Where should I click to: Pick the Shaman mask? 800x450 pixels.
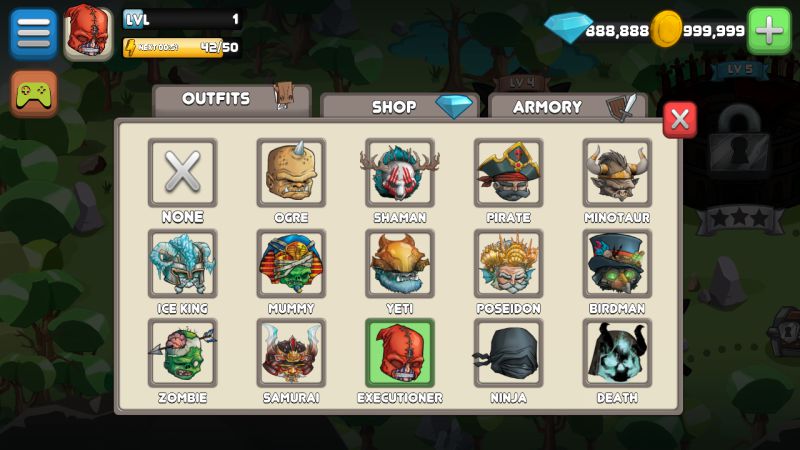point(400,173)
